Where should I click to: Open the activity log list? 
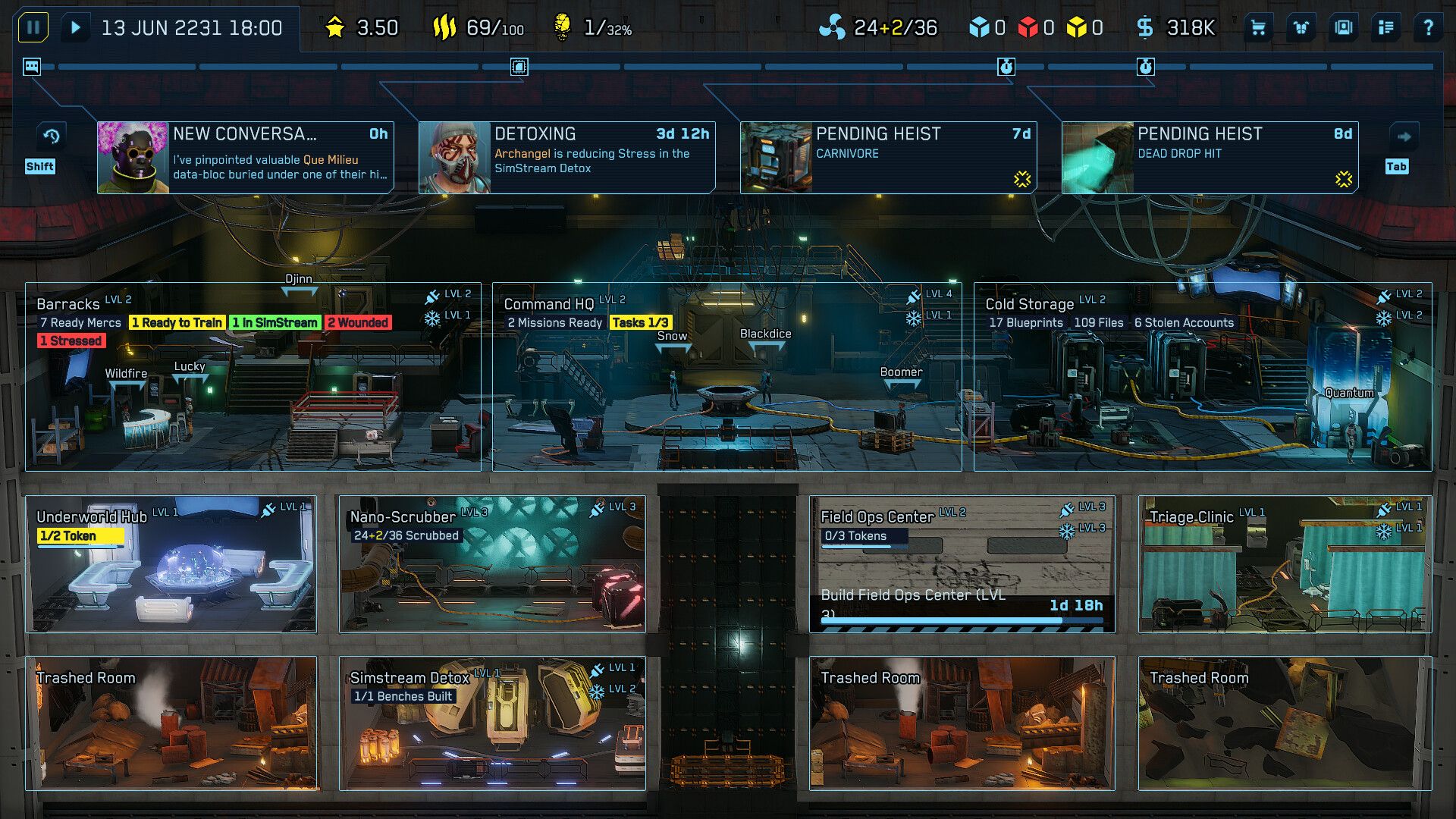pos(1385,27)
